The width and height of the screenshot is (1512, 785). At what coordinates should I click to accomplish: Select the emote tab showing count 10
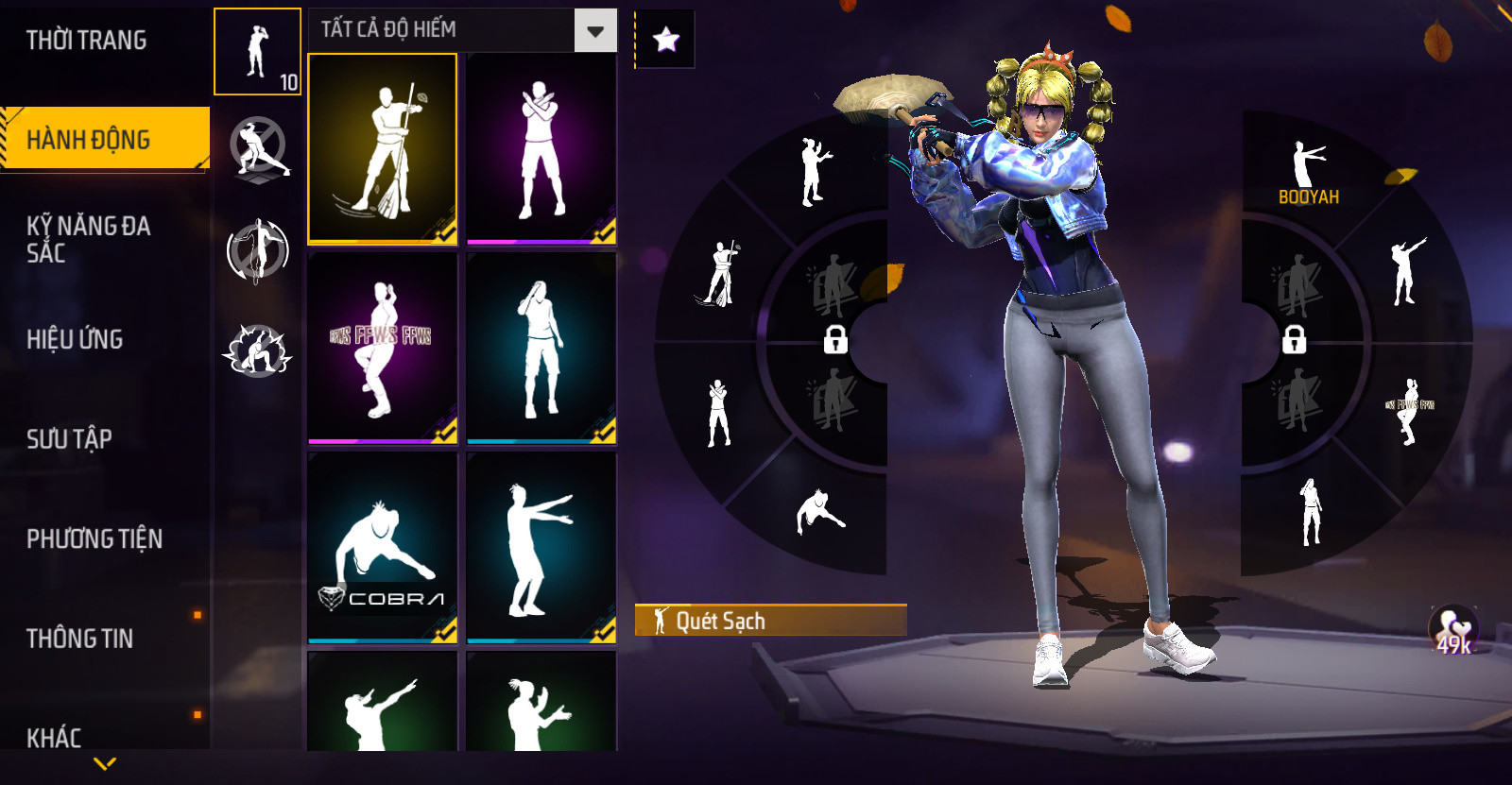coord(257,52)
